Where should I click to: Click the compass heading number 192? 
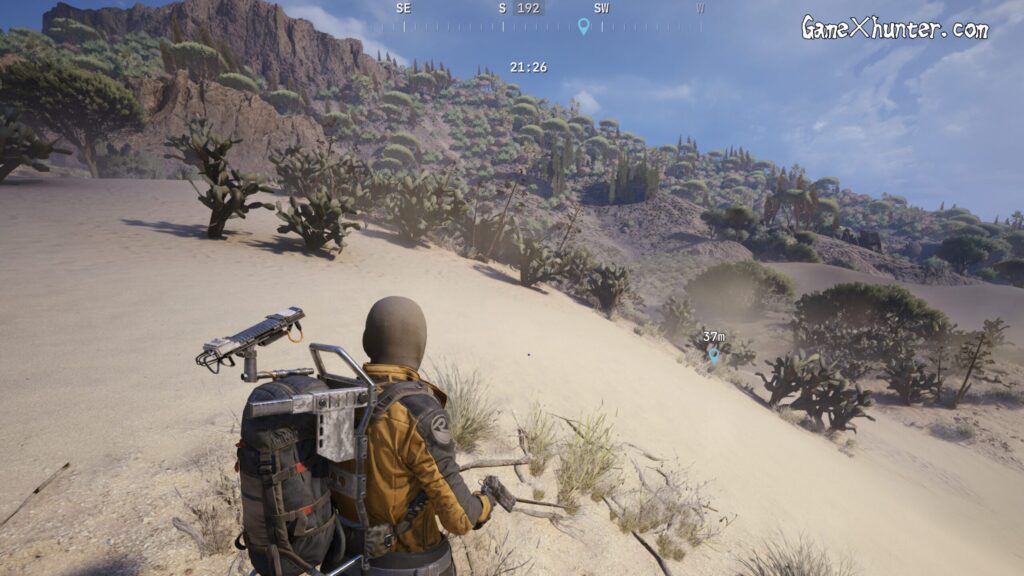[528, 8]
